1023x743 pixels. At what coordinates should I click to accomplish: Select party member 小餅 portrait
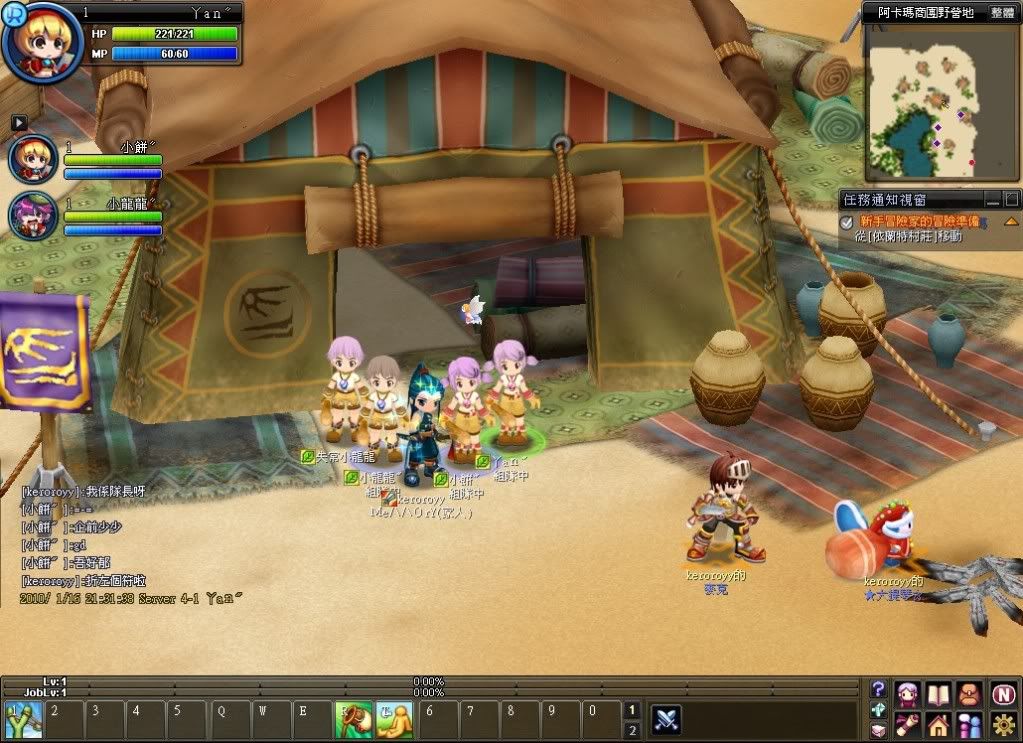tap(33, 159)
